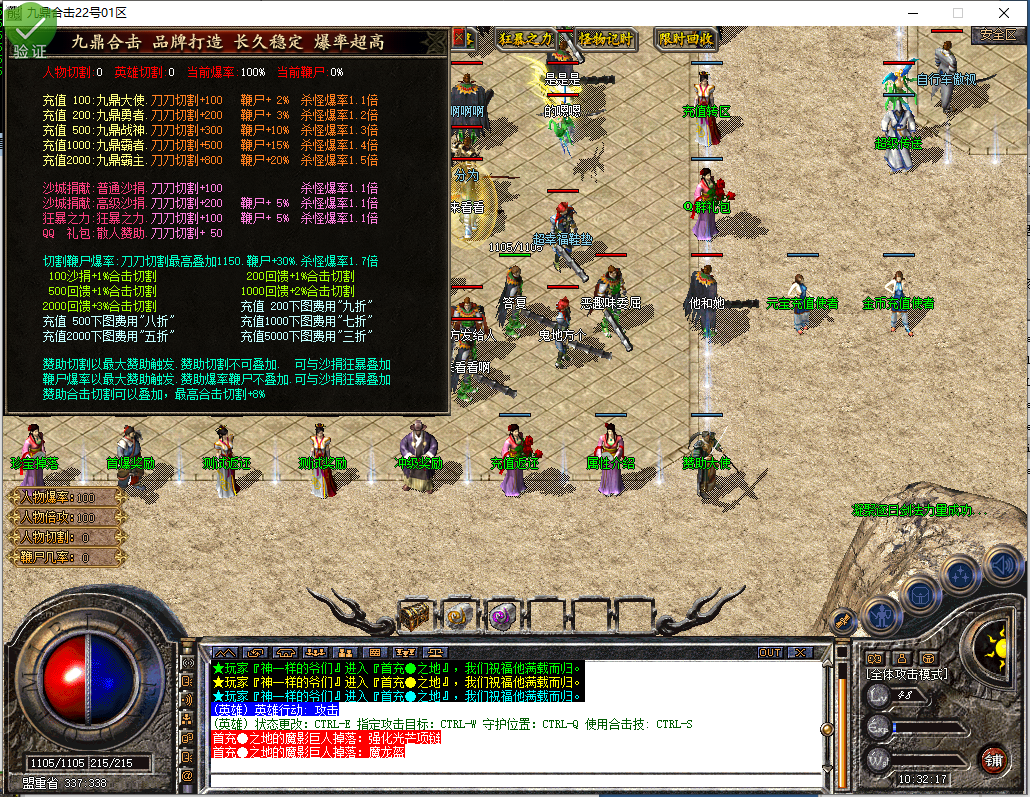Close the game window
This screenshot has width=1030, height=797.
[1003, 13]
